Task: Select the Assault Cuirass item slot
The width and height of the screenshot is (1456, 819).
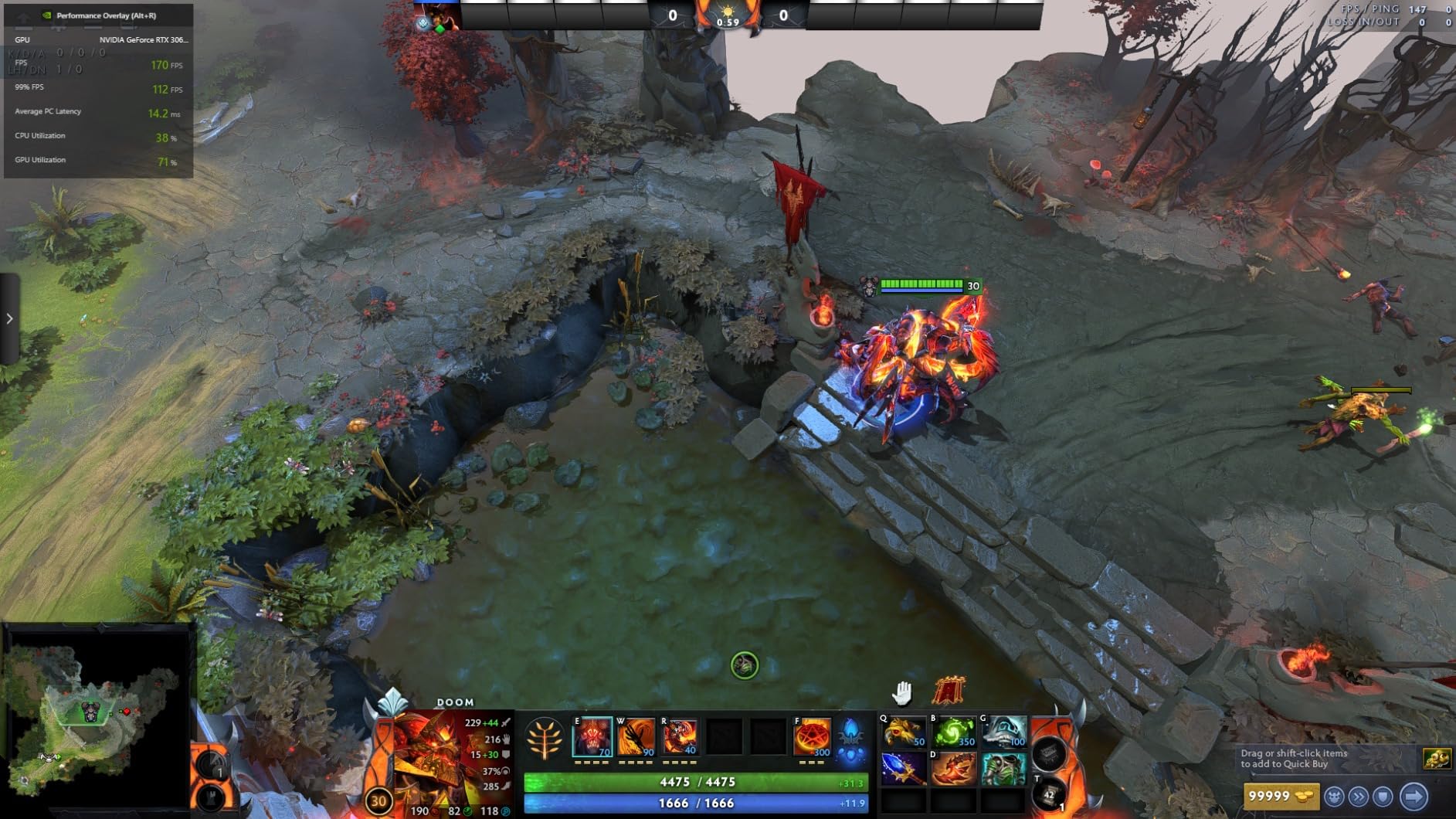Action: tap(1003, 769)
